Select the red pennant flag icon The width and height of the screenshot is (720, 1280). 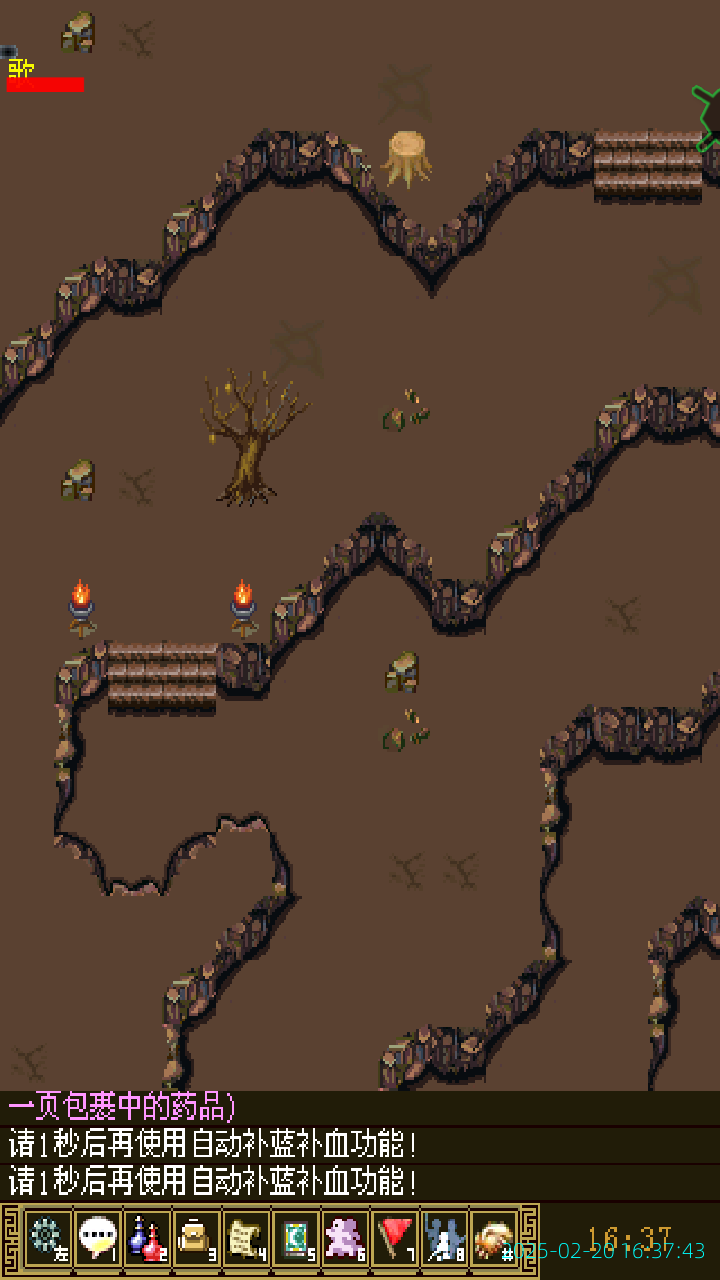[395, 1238]
